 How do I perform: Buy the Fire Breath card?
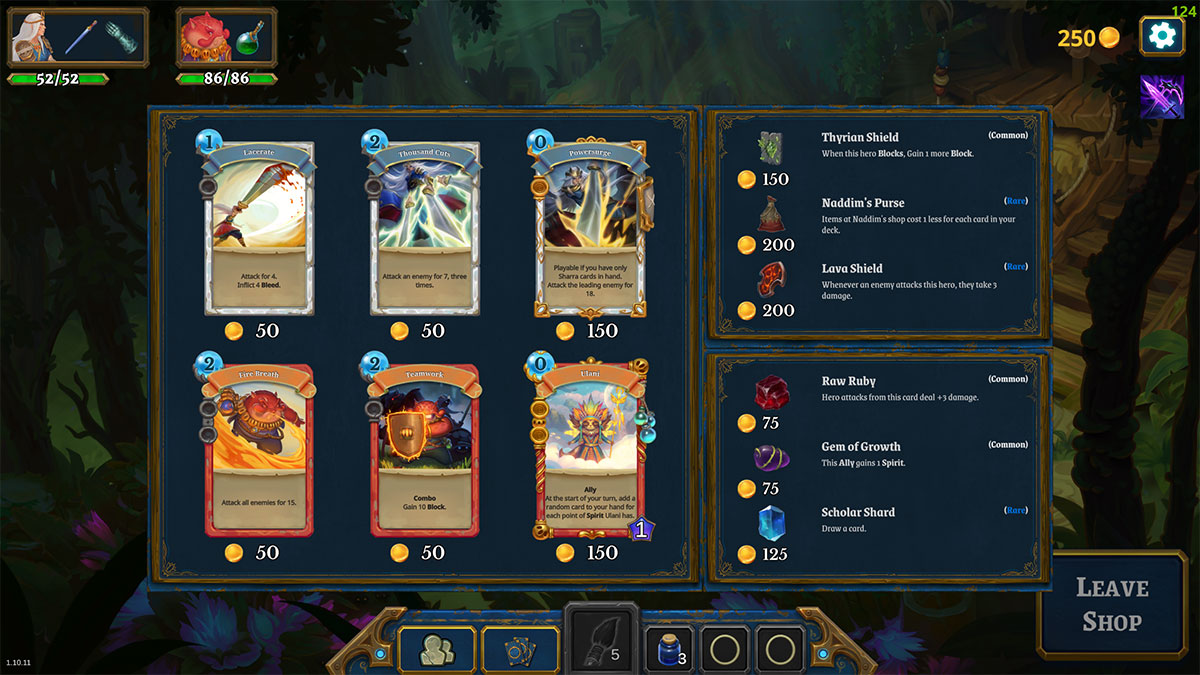260,450
